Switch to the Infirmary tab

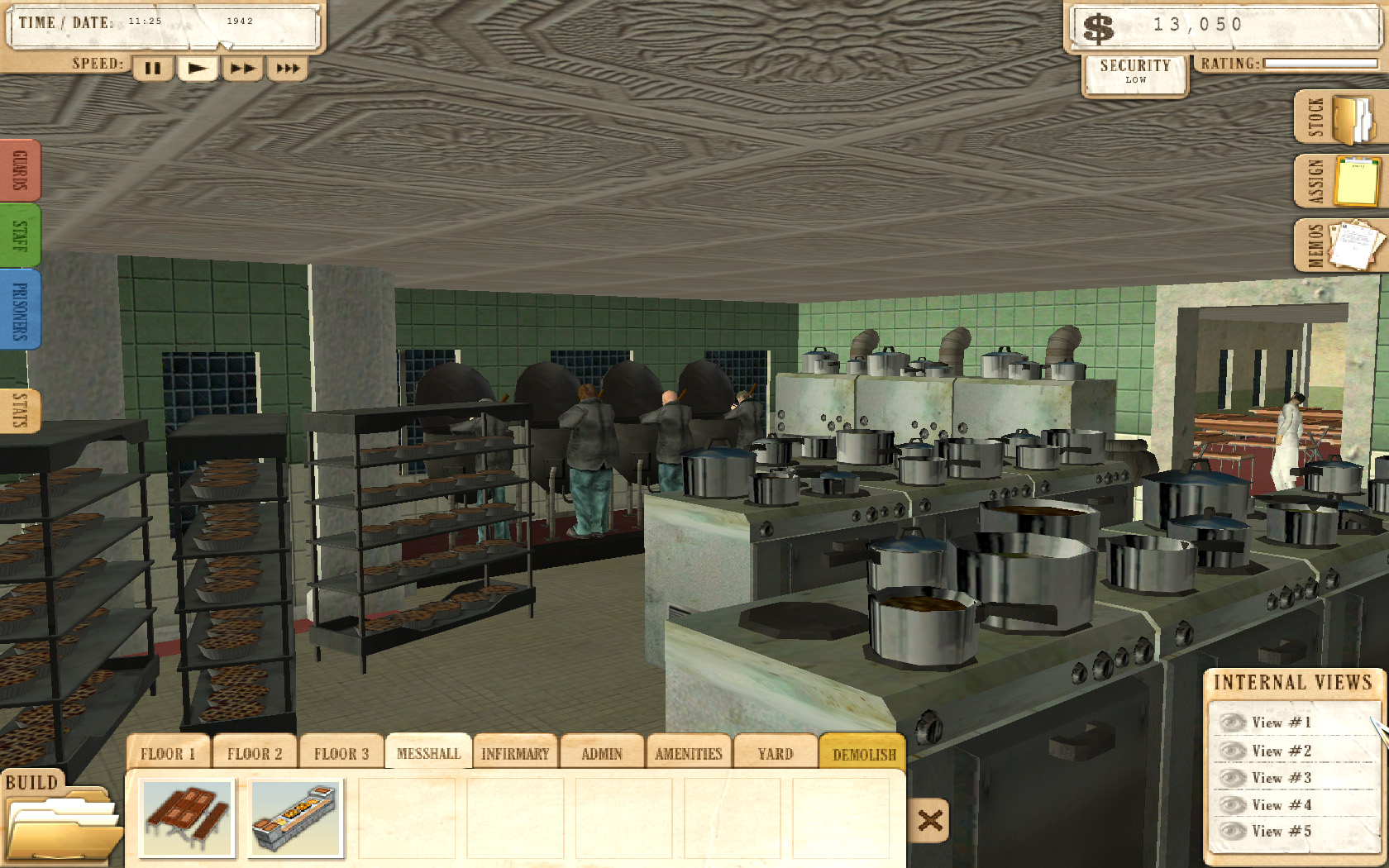(x=515, y=753)
